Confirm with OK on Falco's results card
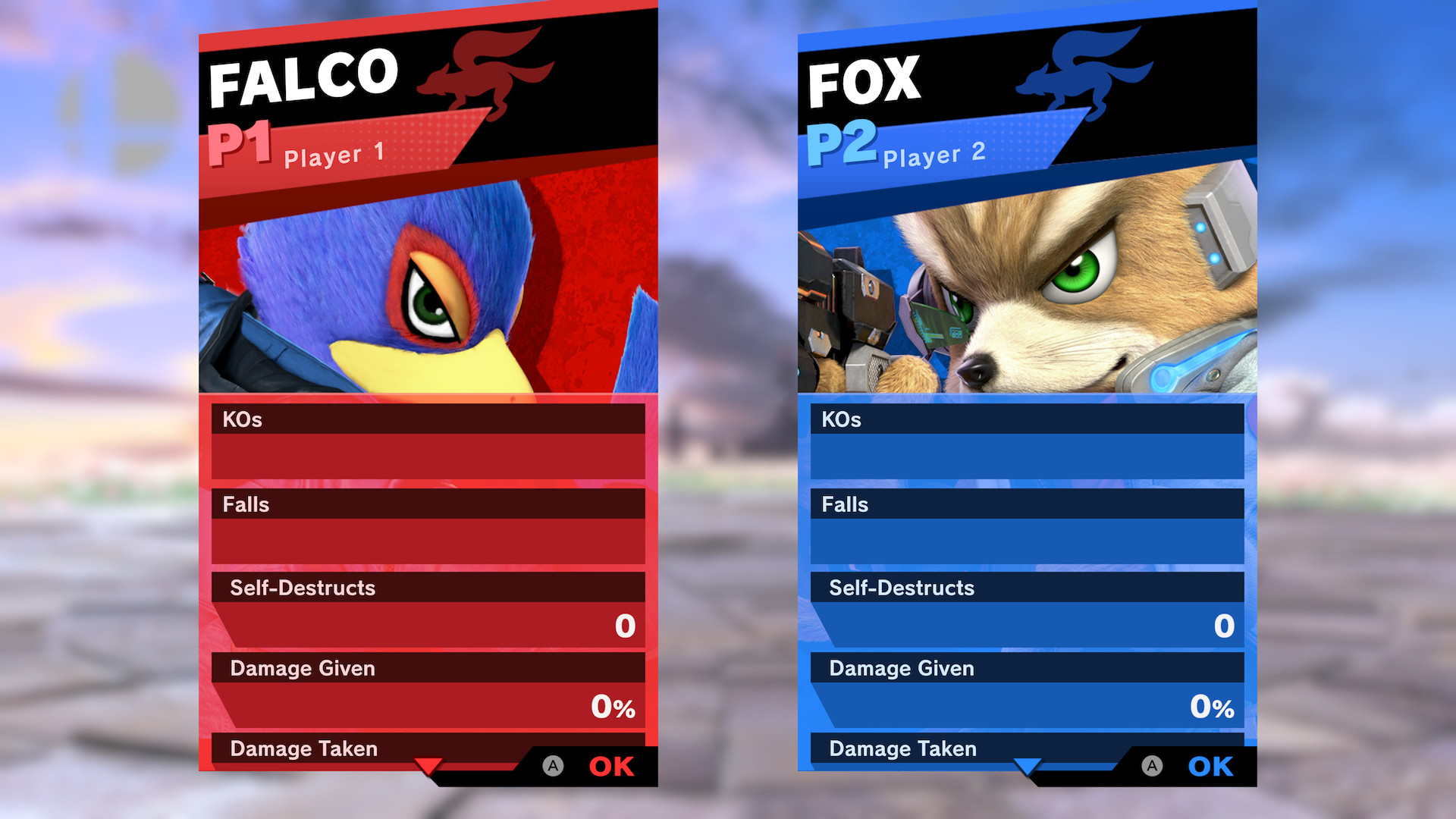This screenshot has width=1456, height=819. 611,766
